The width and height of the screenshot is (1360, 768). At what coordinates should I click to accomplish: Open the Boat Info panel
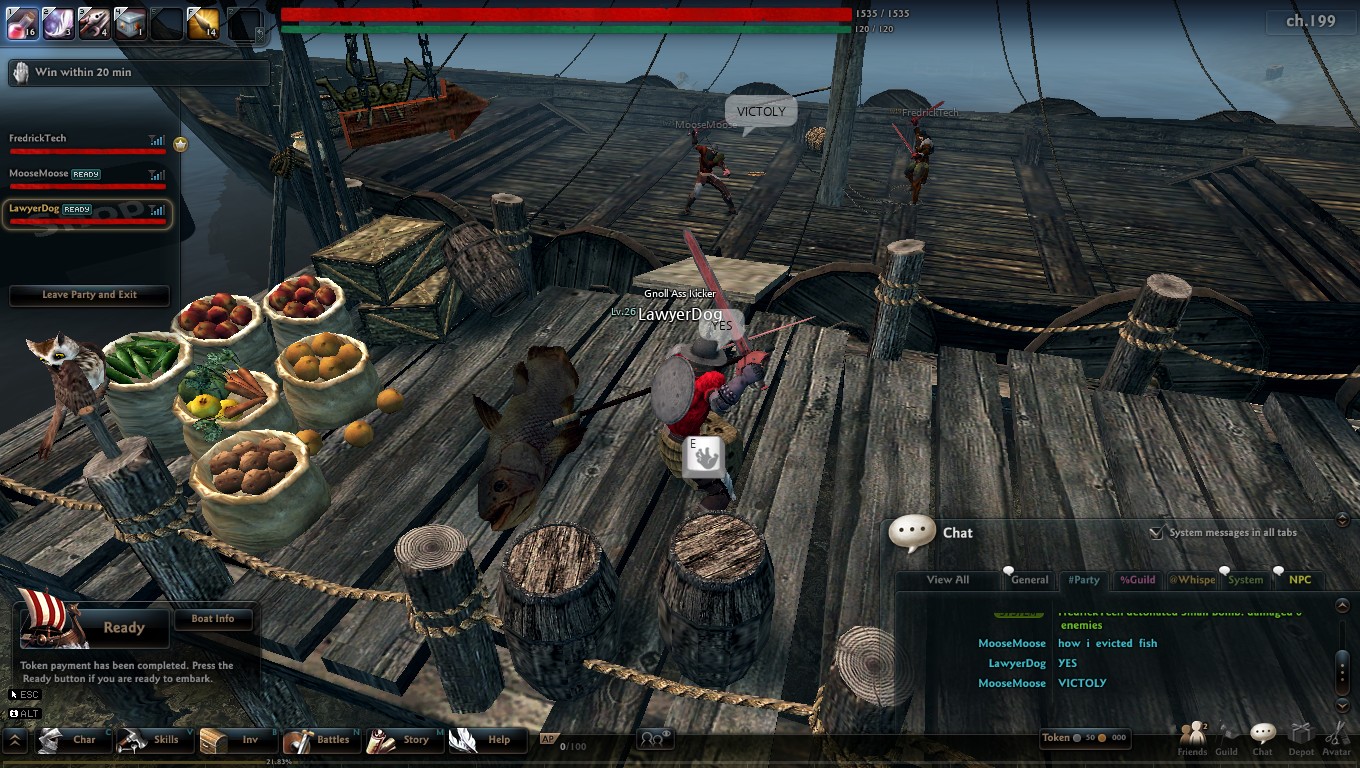tap(212, 619)
